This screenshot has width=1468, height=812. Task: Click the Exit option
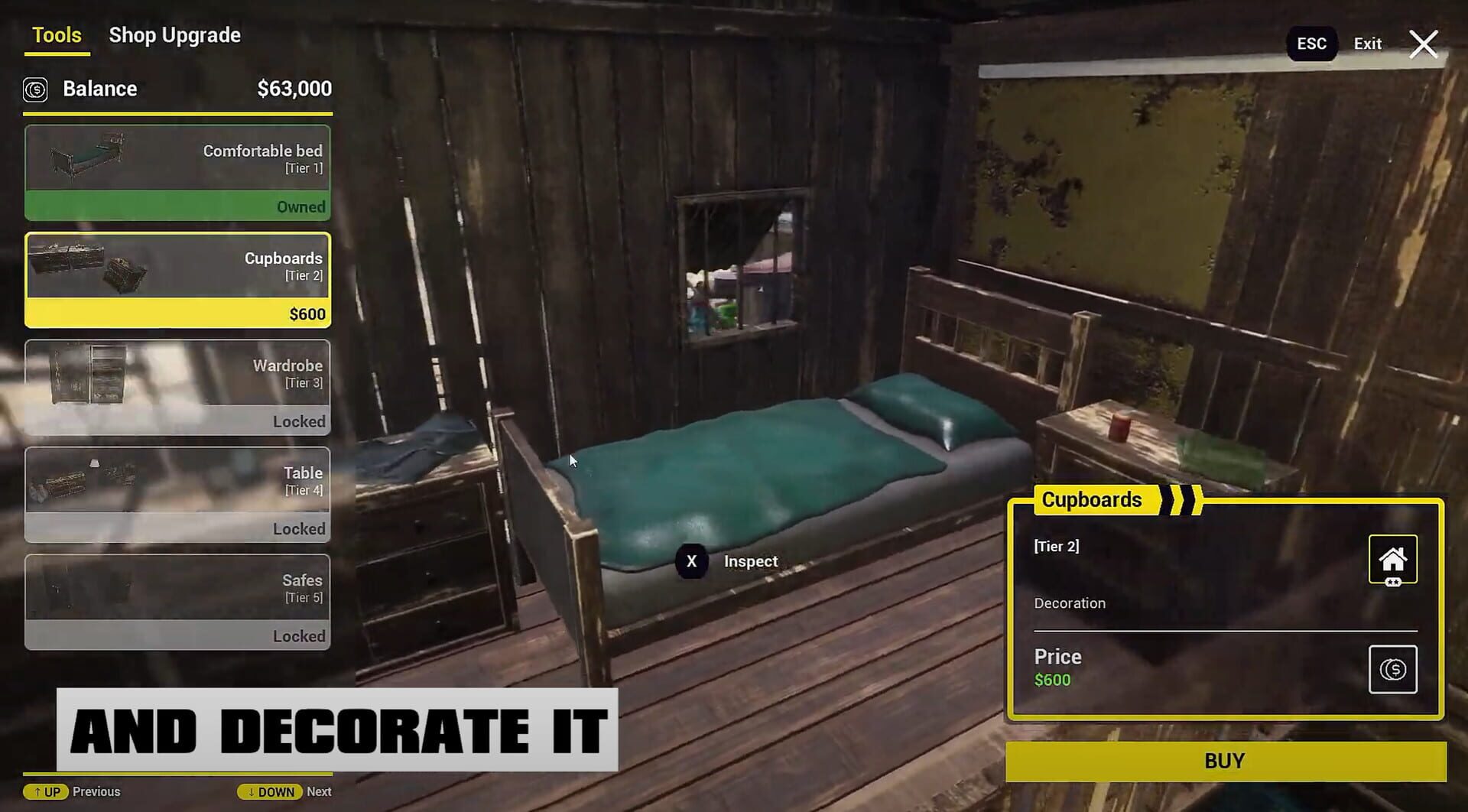(1367, 44)
